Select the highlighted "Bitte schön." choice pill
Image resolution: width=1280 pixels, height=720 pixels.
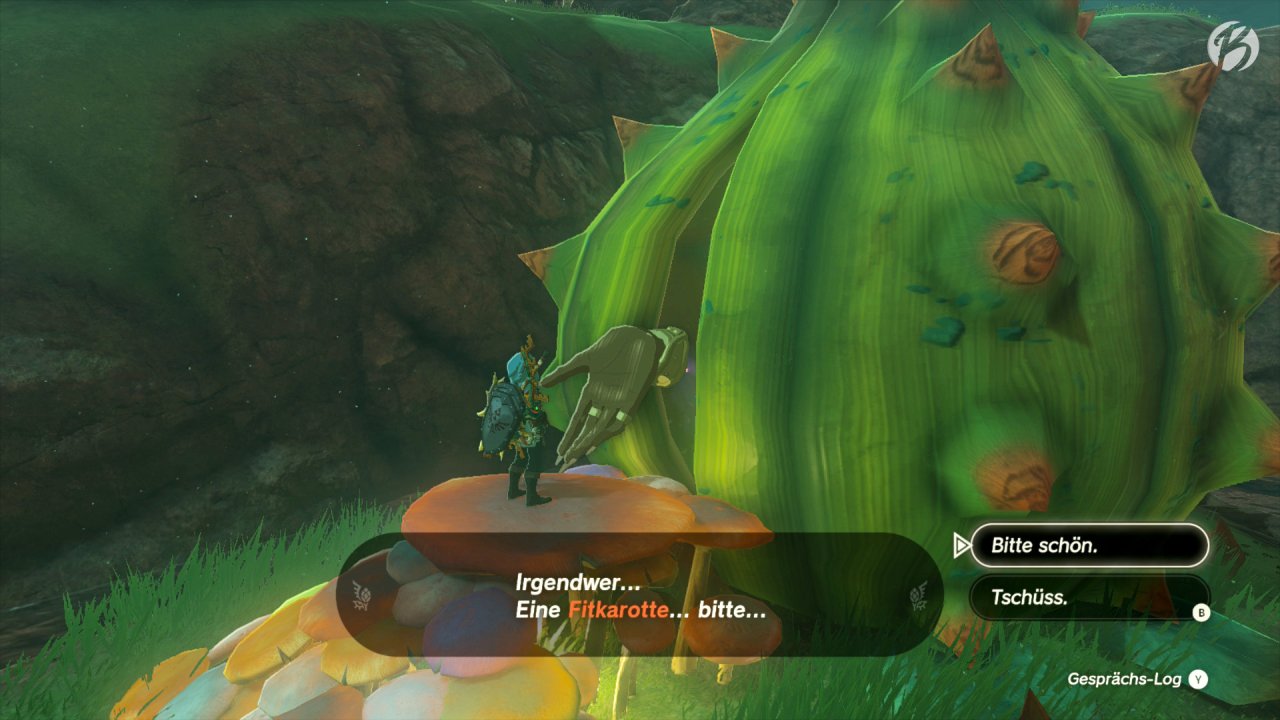tap(1090, 545)
